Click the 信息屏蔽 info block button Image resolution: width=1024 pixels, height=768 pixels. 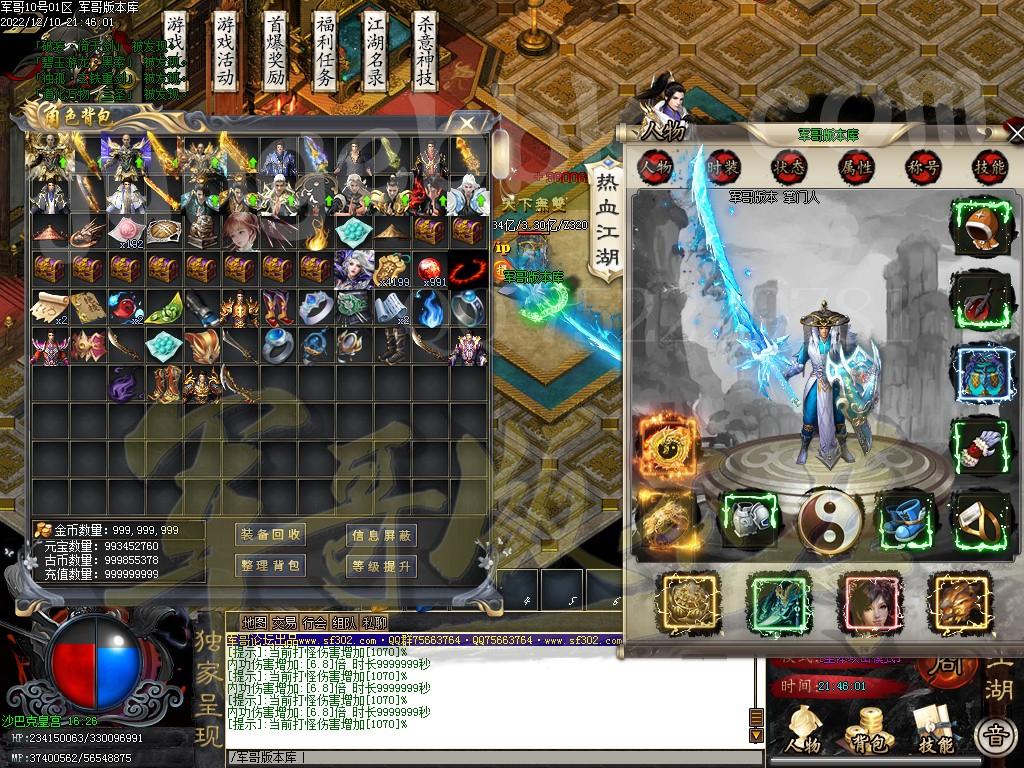[x=382, y=535]
